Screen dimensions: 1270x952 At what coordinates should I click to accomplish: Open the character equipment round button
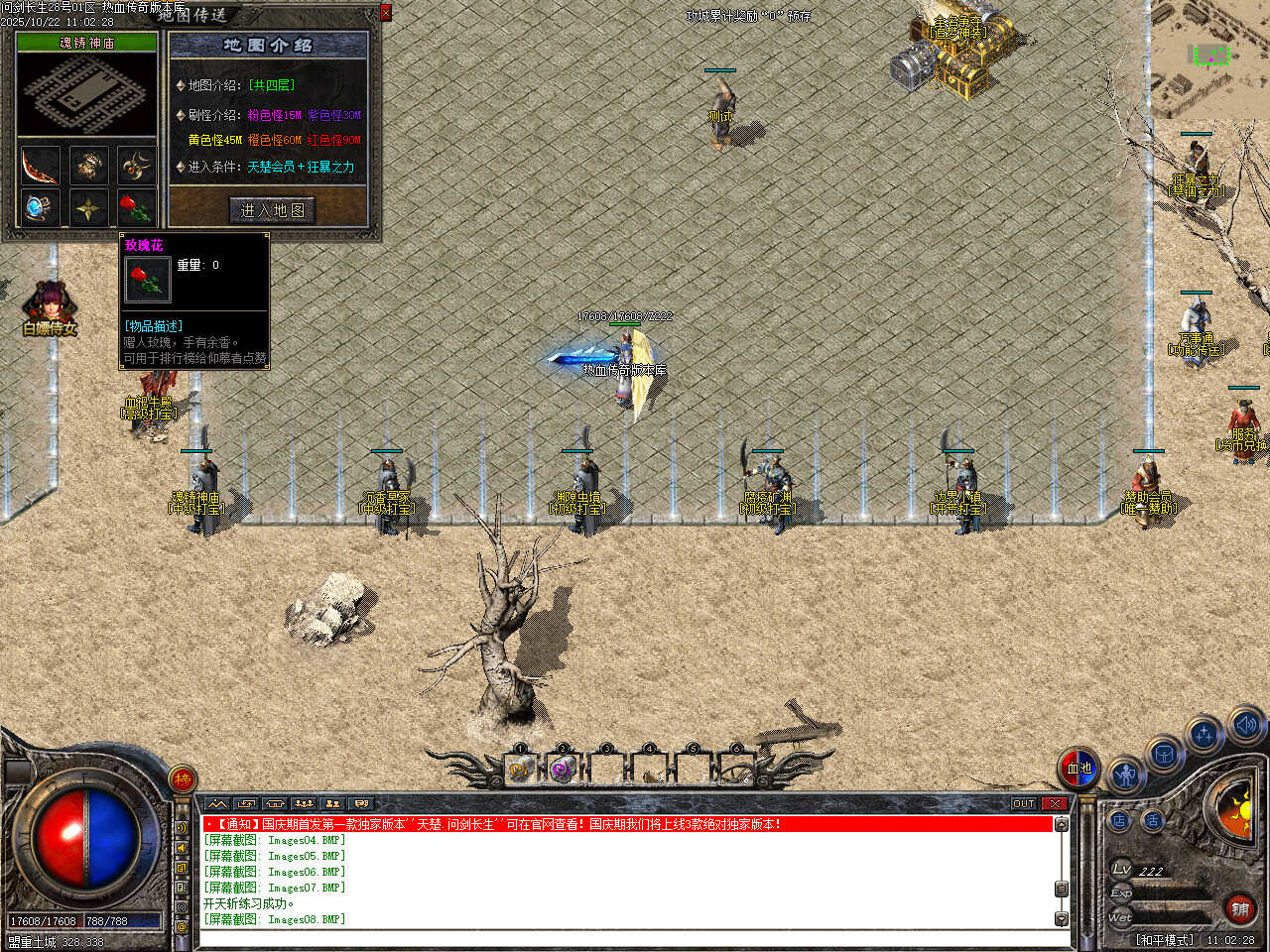(1125, 773)
